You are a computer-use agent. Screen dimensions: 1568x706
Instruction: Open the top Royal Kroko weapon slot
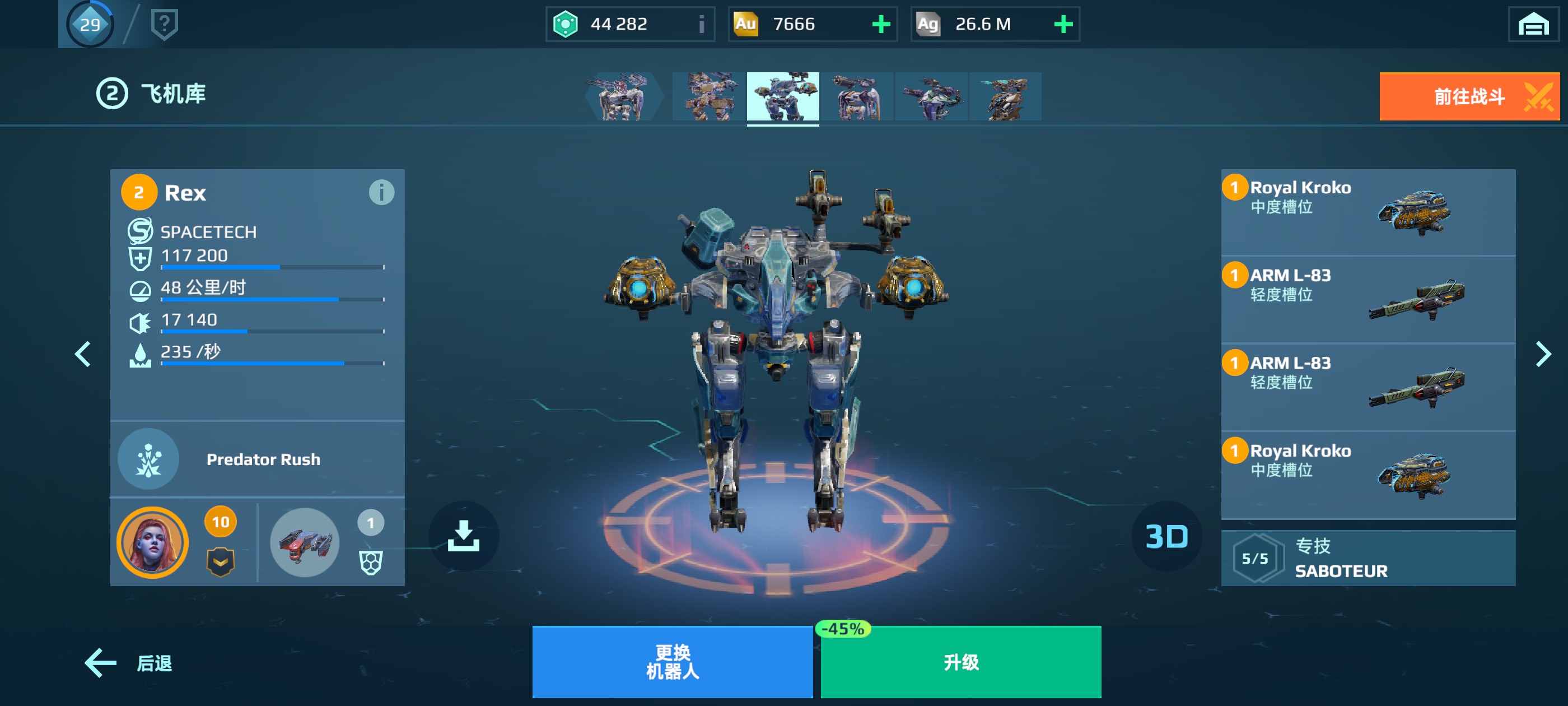[x=1367, y=212]
